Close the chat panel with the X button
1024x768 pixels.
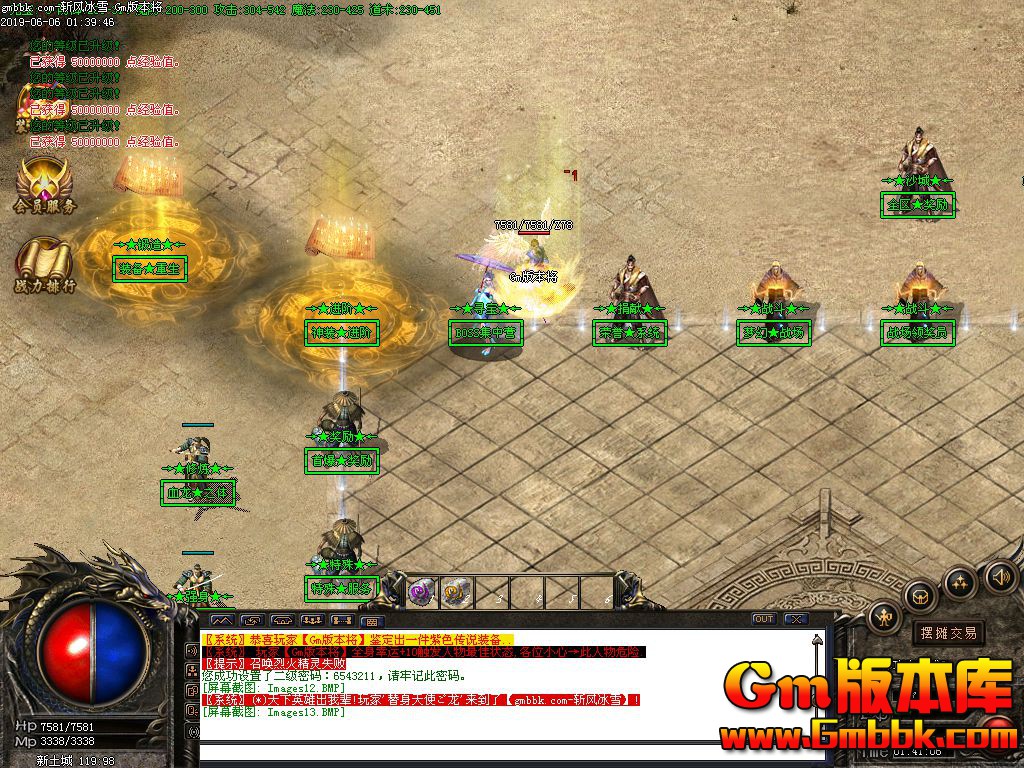[x=796, y=619]
